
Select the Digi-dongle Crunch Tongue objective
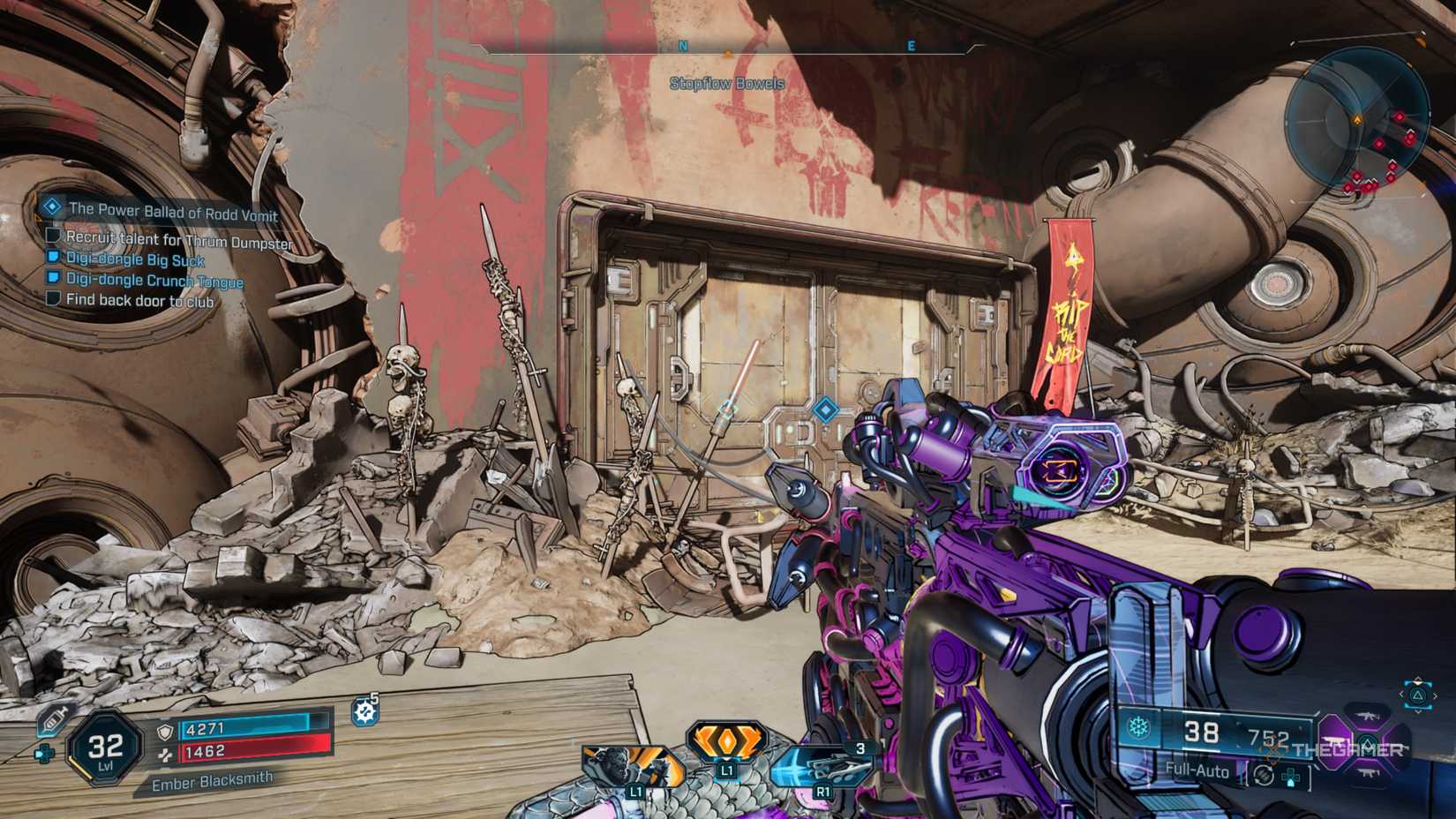(154, 281)
